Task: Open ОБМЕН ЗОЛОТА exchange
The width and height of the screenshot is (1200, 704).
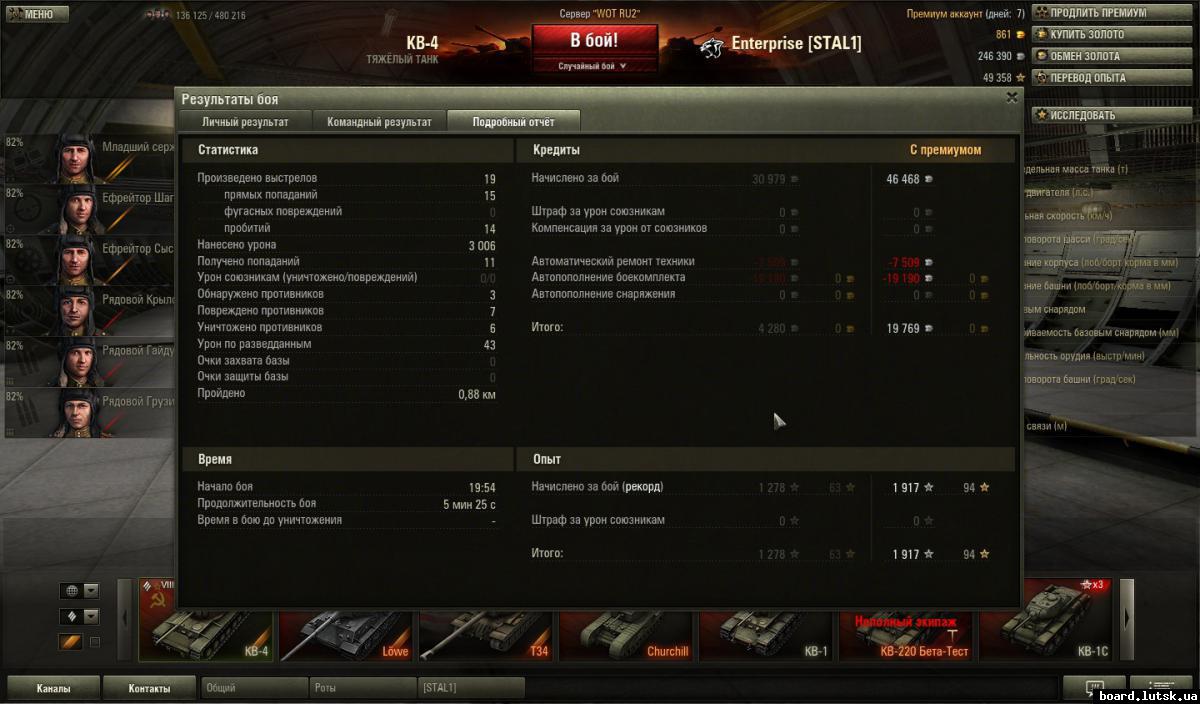Action: click(1098, 56)
